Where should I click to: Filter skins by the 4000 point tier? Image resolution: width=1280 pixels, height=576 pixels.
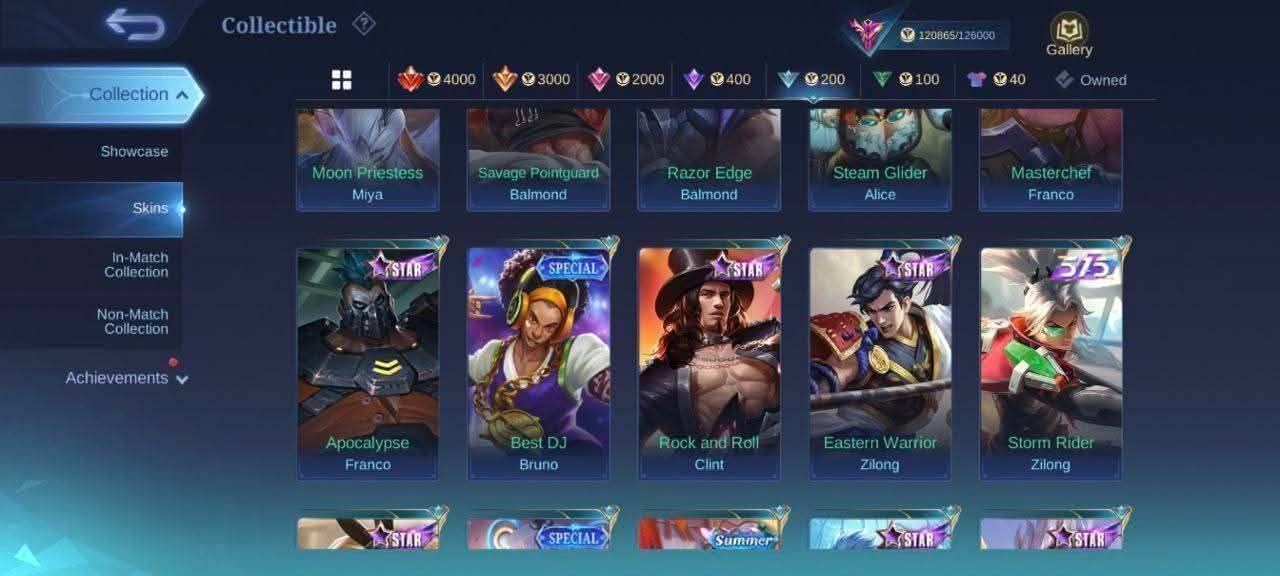pos(437,80)
